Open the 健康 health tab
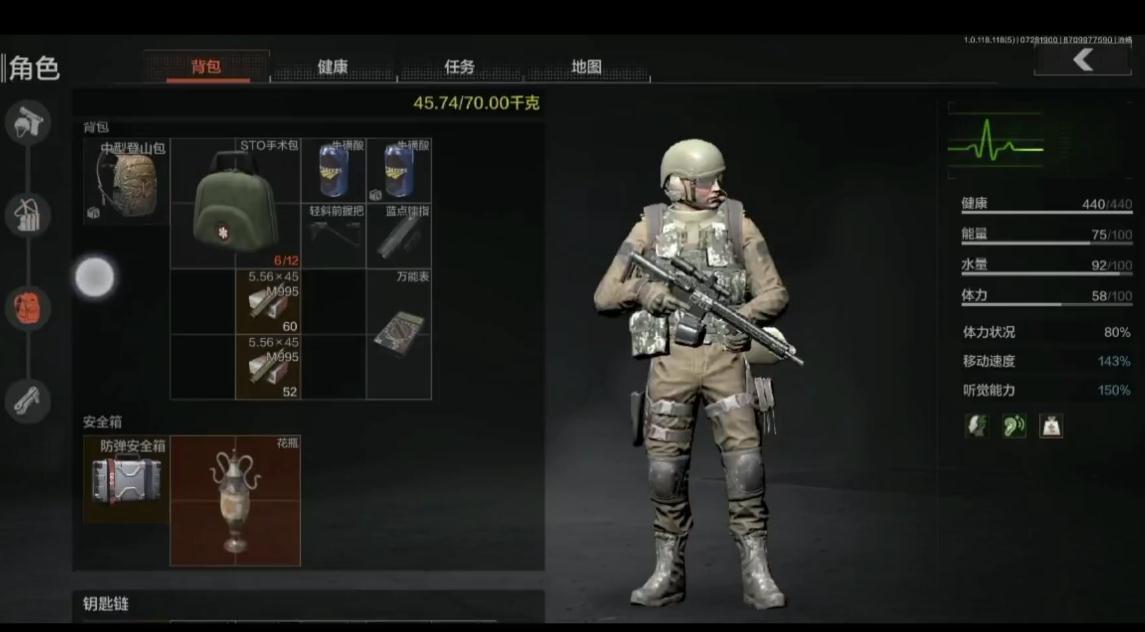Screen dimensions: 1145x632 coord(332,67)
